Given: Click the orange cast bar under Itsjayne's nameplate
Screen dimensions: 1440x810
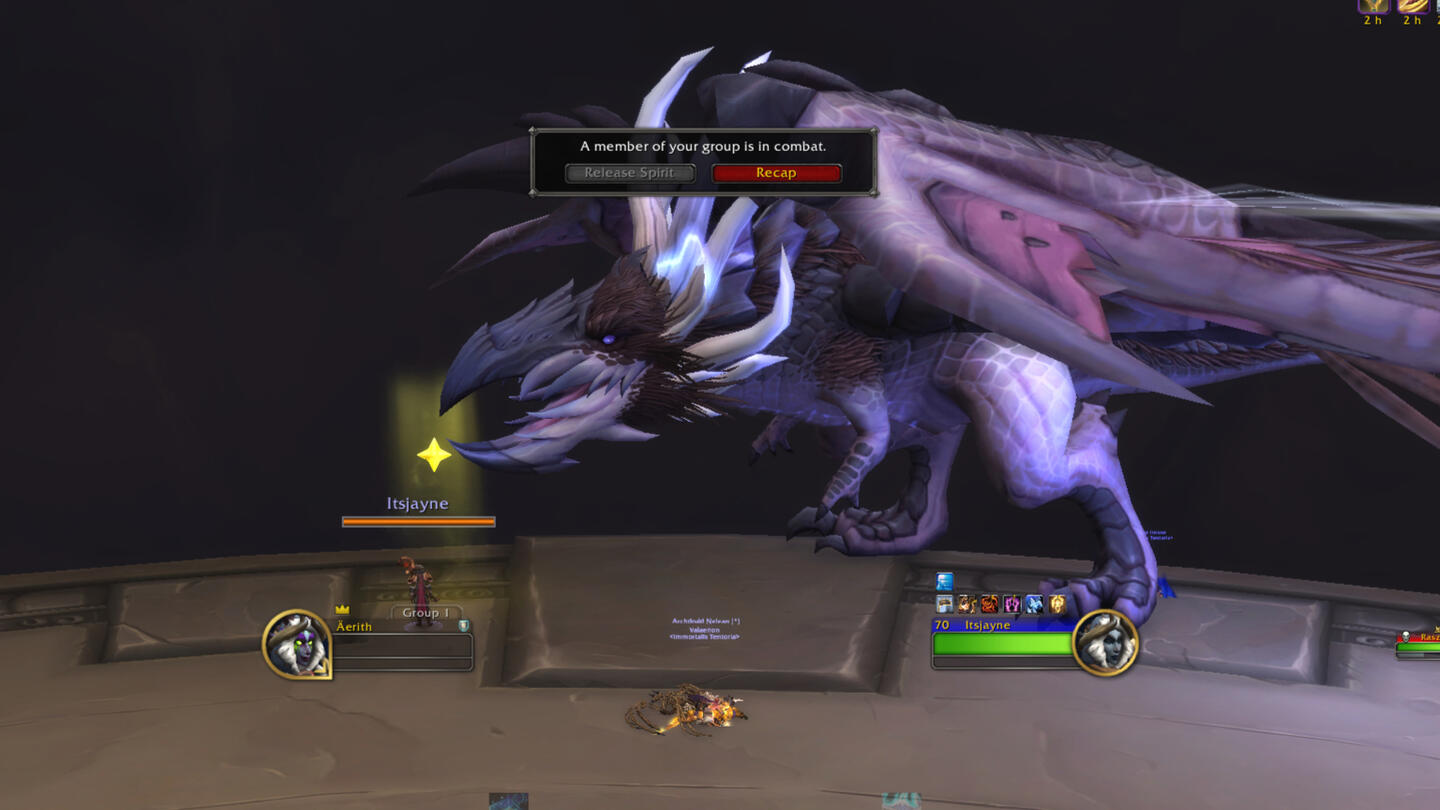Looking at the screenshot, I should coord(419,520).
